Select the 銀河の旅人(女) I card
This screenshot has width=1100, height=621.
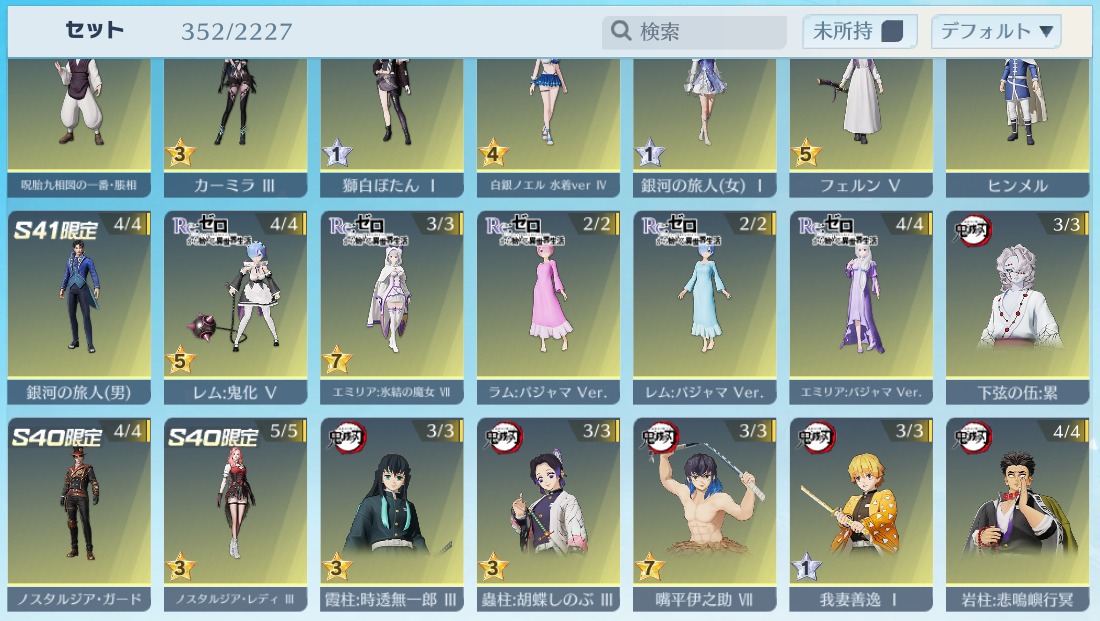coord(705,120)
